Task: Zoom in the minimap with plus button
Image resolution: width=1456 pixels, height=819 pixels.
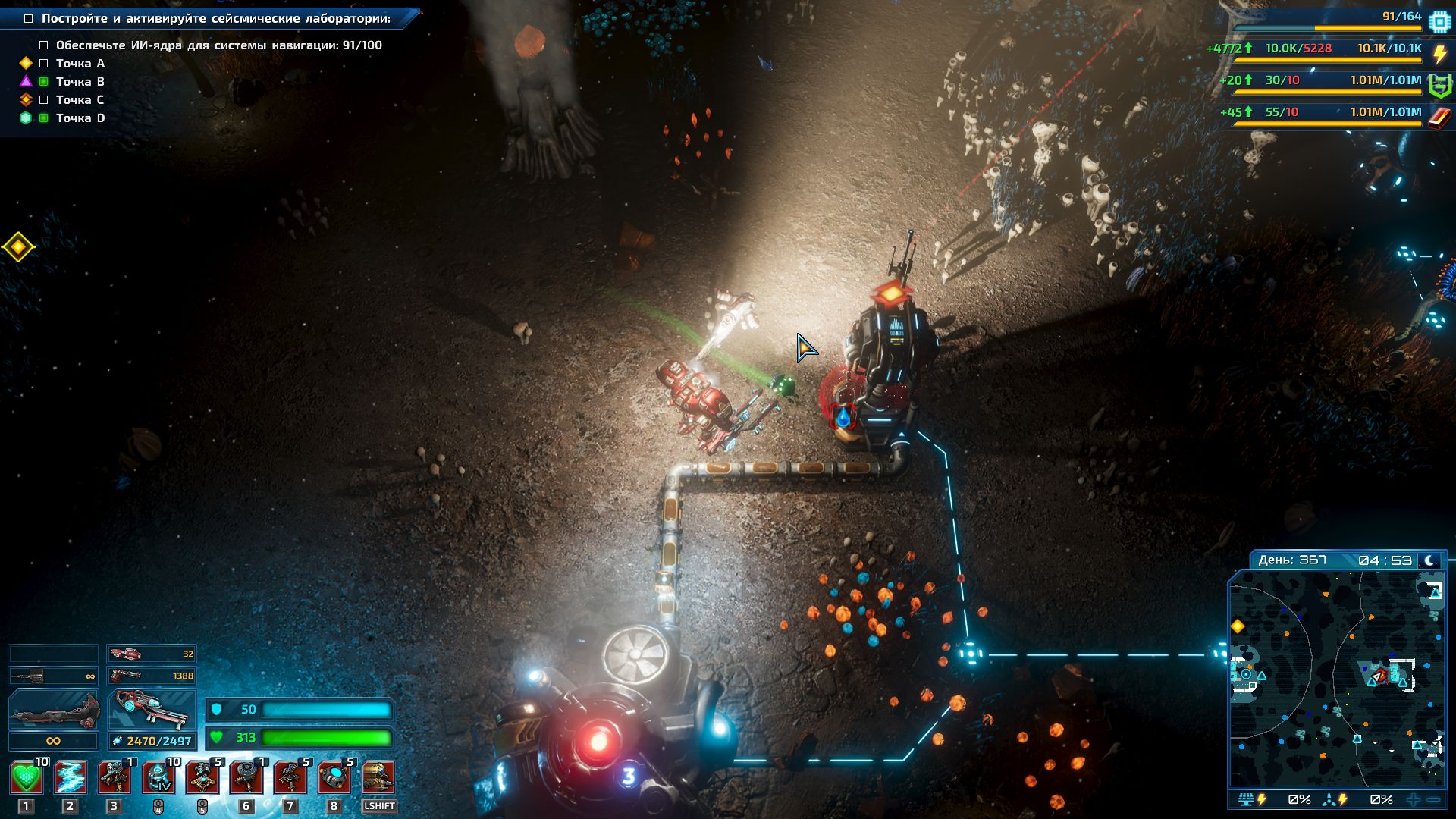Action: click(1414, 799)
